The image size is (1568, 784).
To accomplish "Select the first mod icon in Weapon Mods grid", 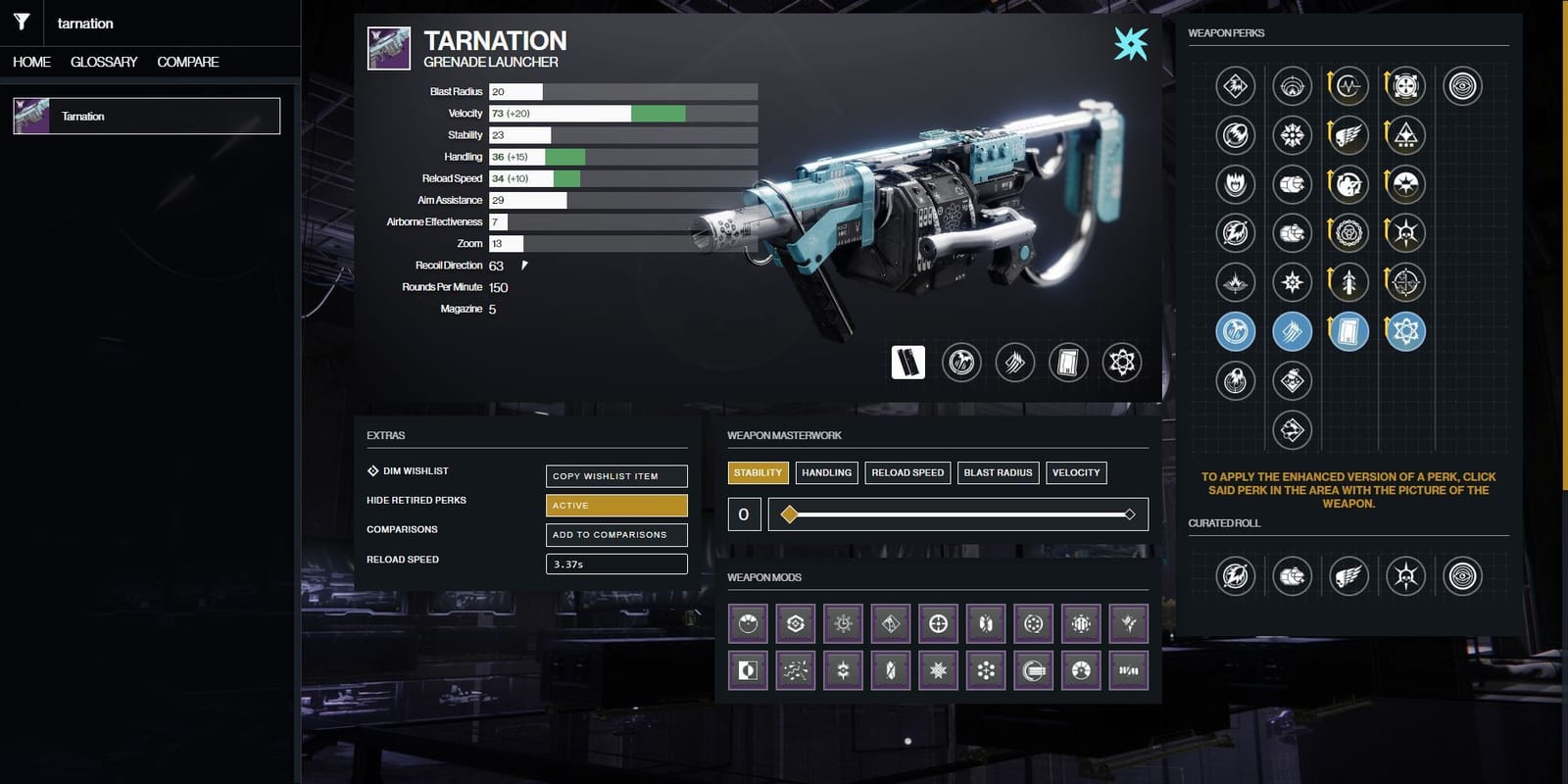I will 747,622.
